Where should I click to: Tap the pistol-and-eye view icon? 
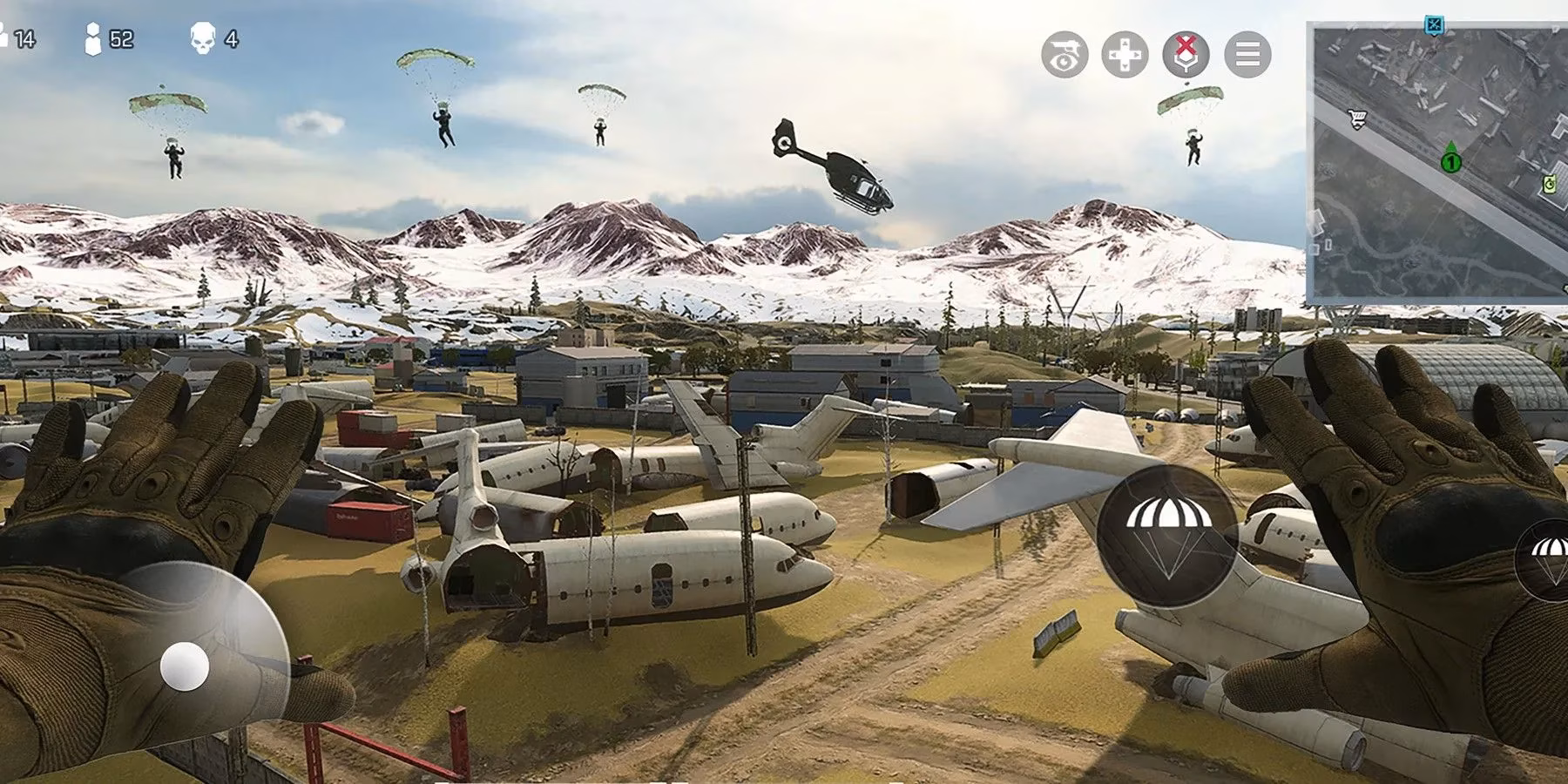coord(1064,54)
